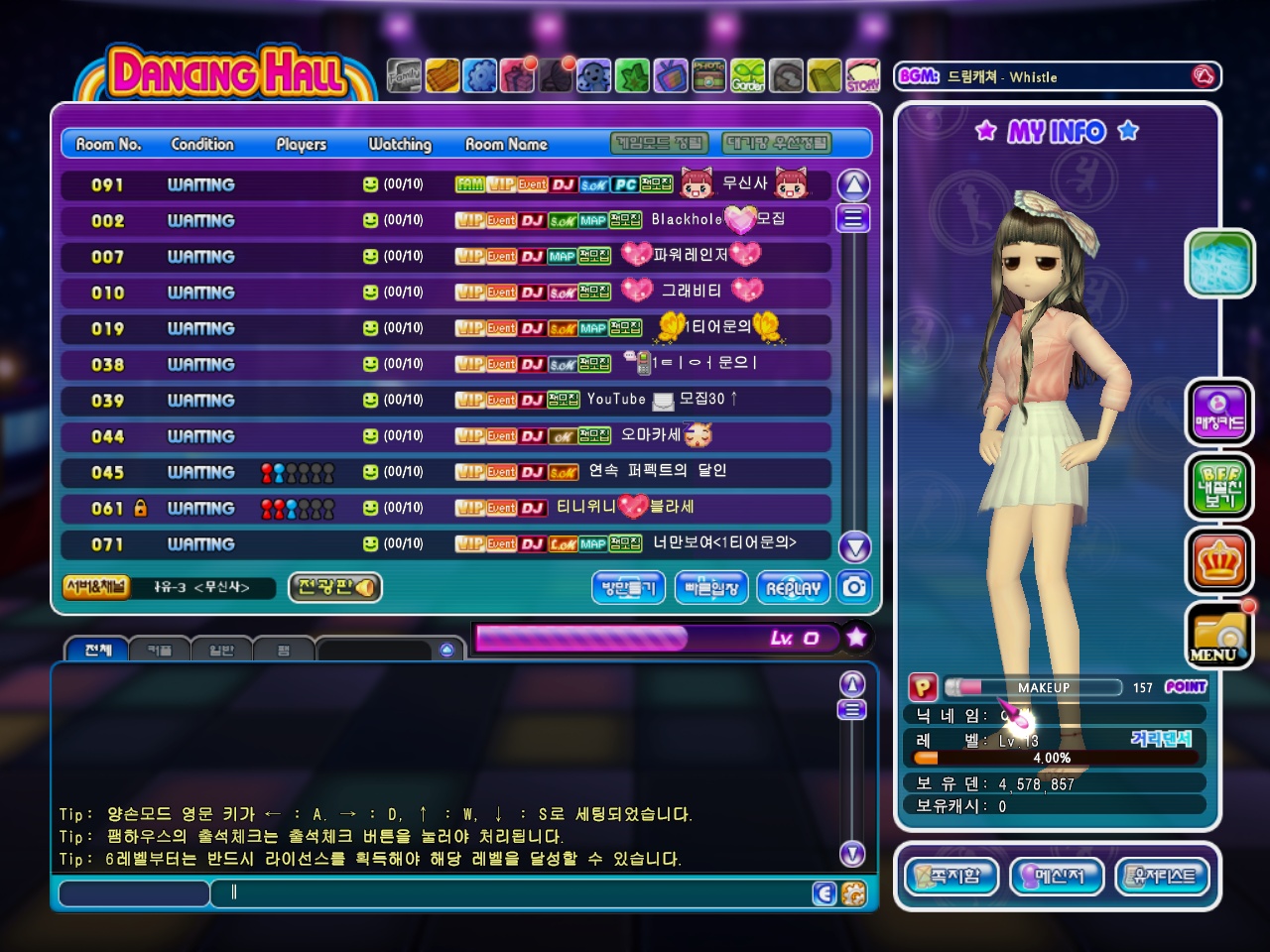Switch to the 커플 chat tab
1270x952 pixels.
click(x=160, y=651)
